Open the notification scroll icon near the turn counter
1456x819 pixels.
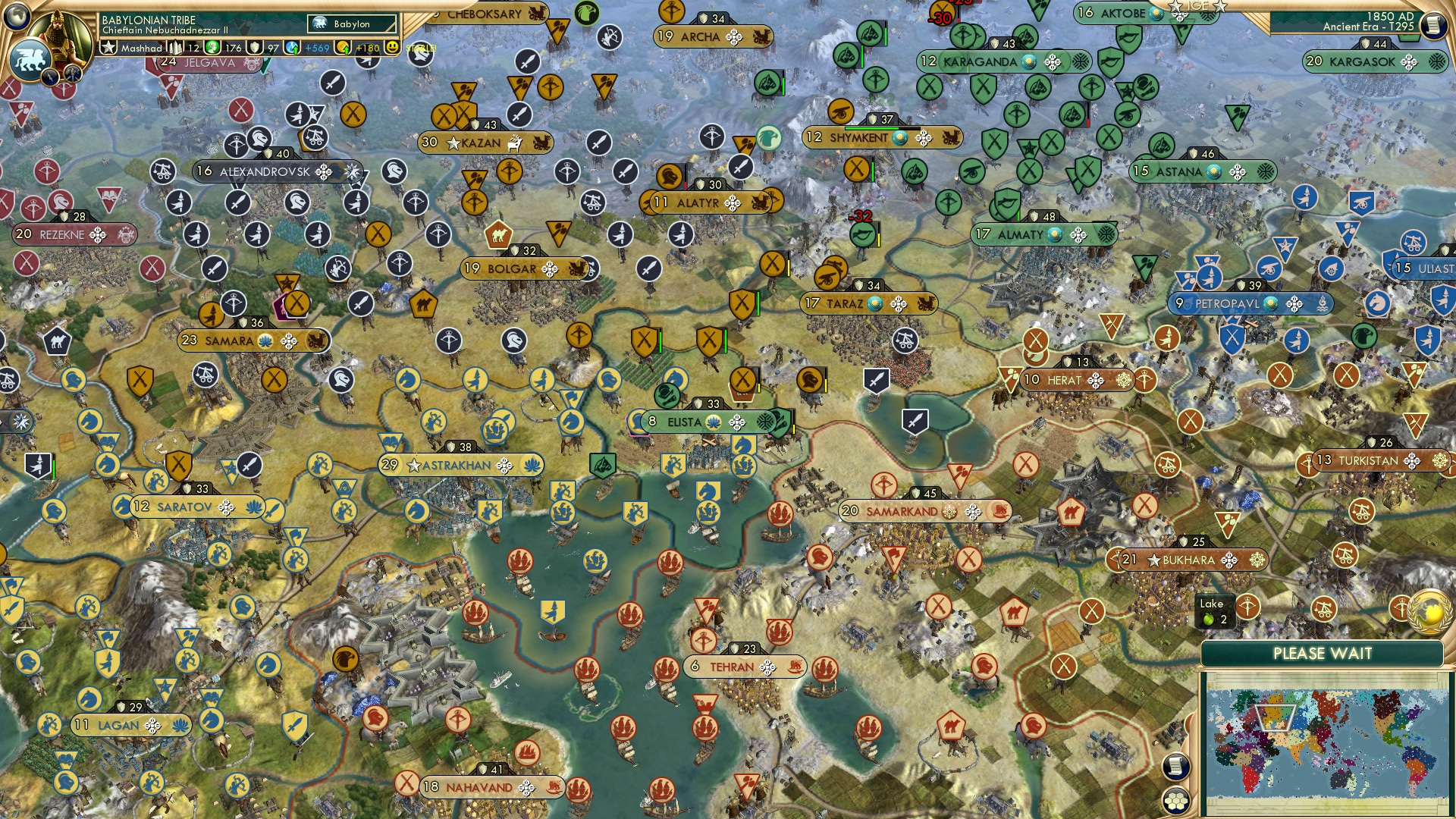click(x=1433, y=27)
